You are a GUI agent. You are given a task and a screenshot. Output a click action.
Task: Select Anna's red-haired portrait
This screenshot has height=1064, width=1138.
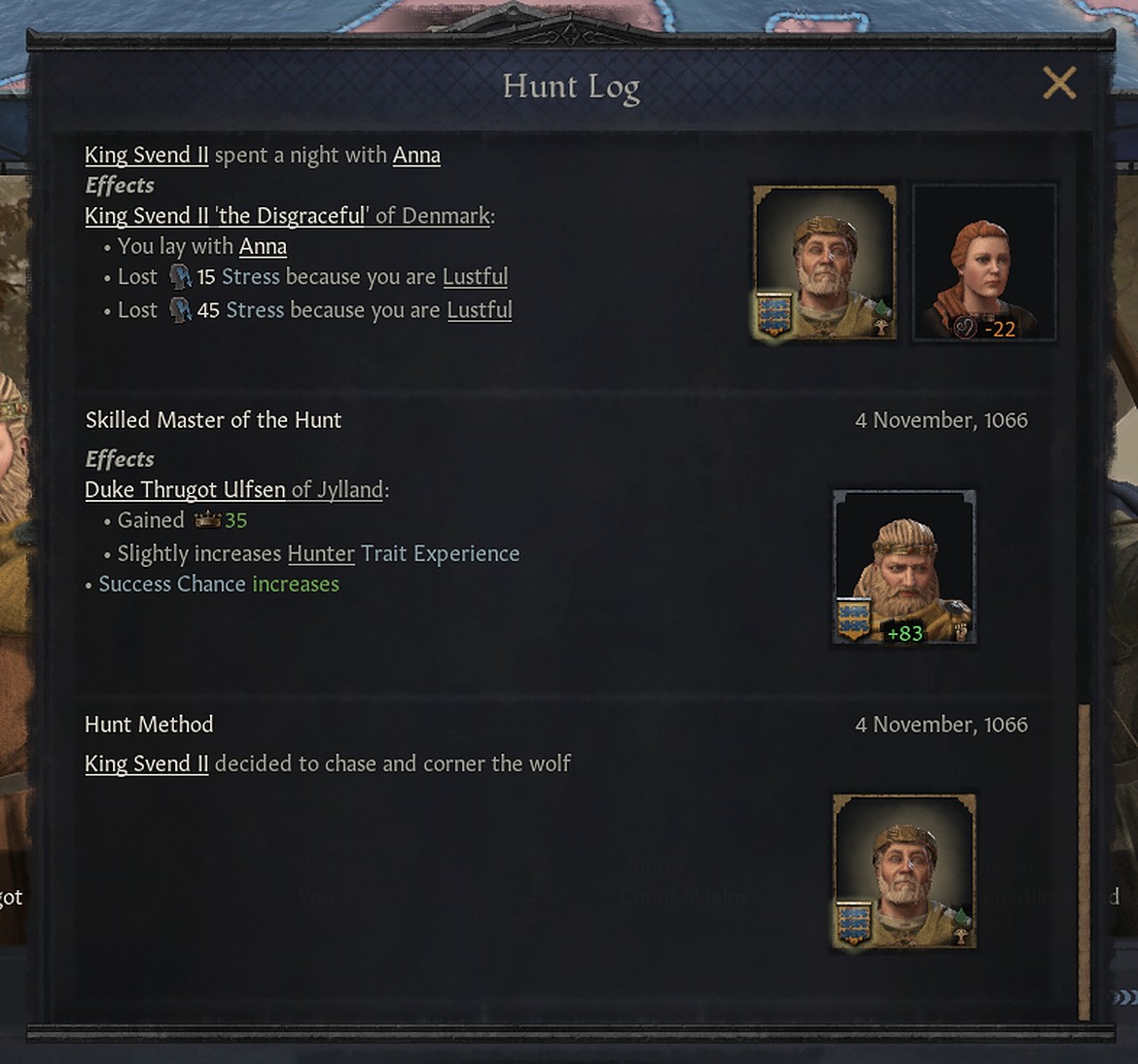[x=983, y=263]
